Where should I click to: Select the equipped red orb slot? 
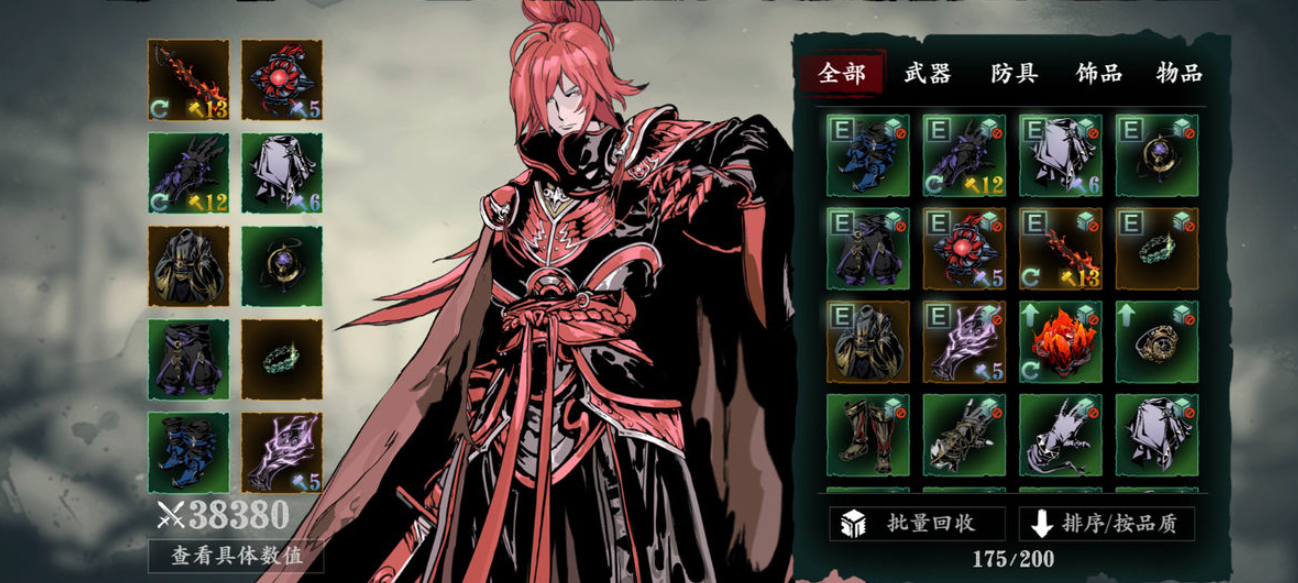coord(281,80)
